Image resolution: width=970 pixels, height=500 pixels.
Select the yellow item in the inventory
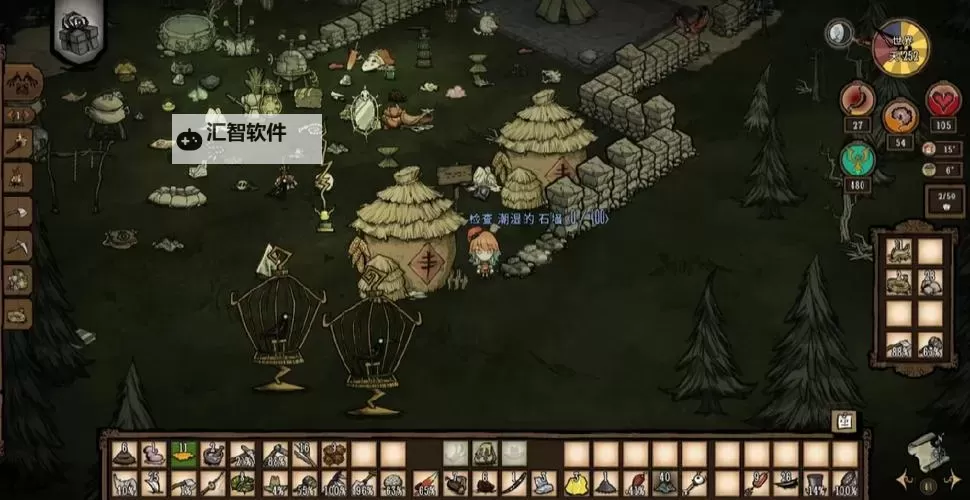point(576,485)
